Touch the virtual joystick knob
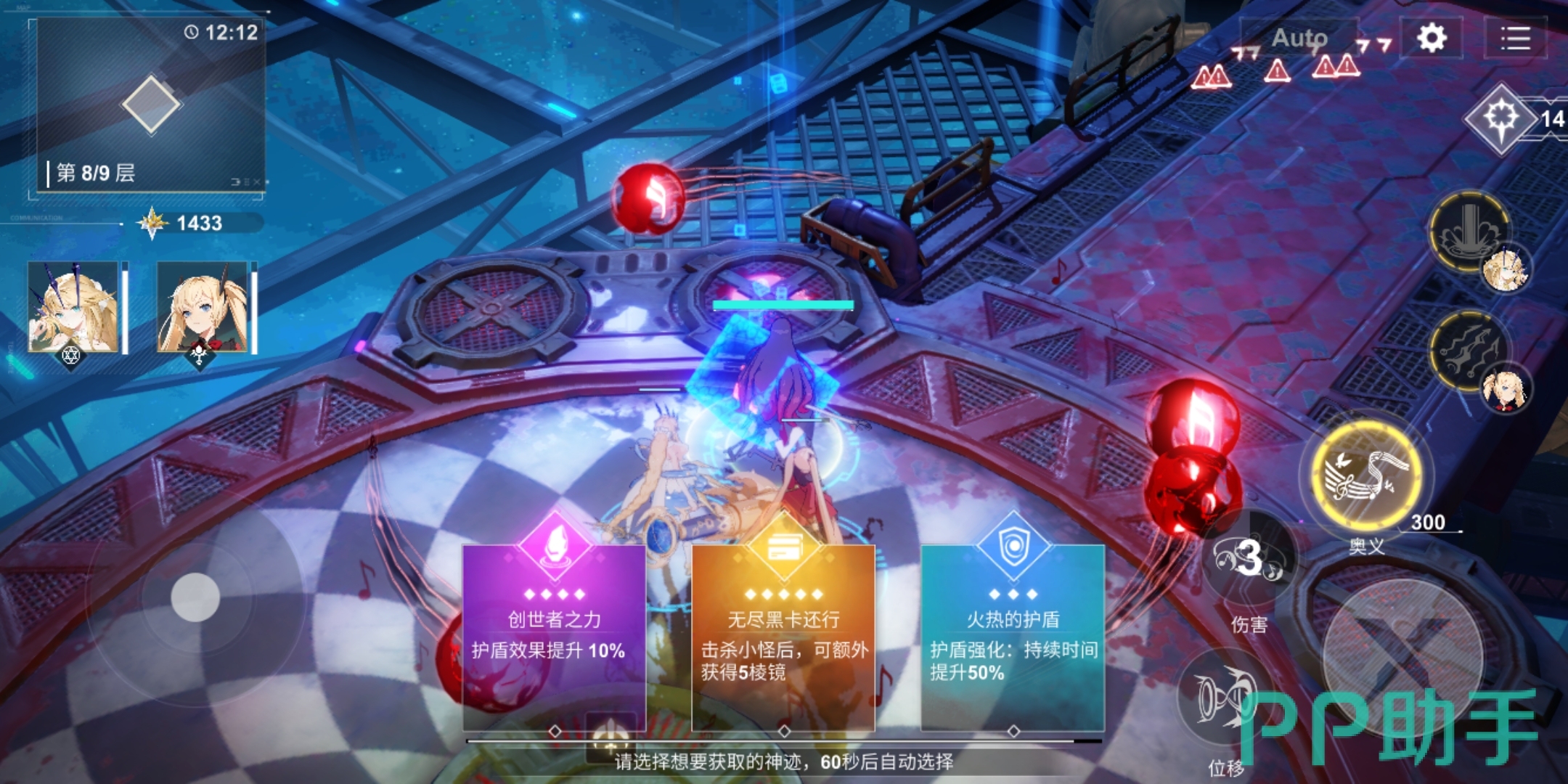The image size is (1568, 784). 195,597
